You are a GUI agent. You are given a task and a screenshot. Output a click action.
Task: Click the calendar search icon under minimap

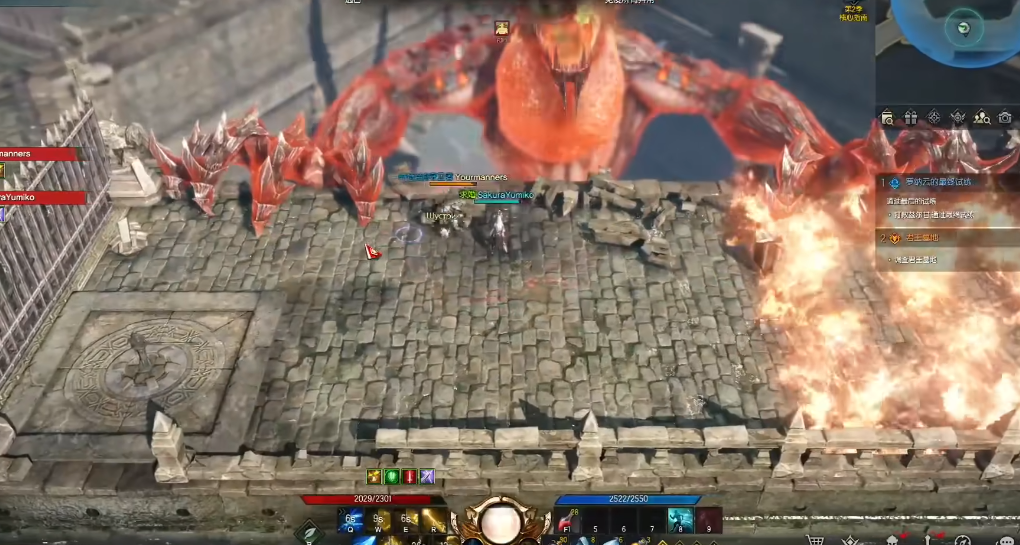click(886, 118)
